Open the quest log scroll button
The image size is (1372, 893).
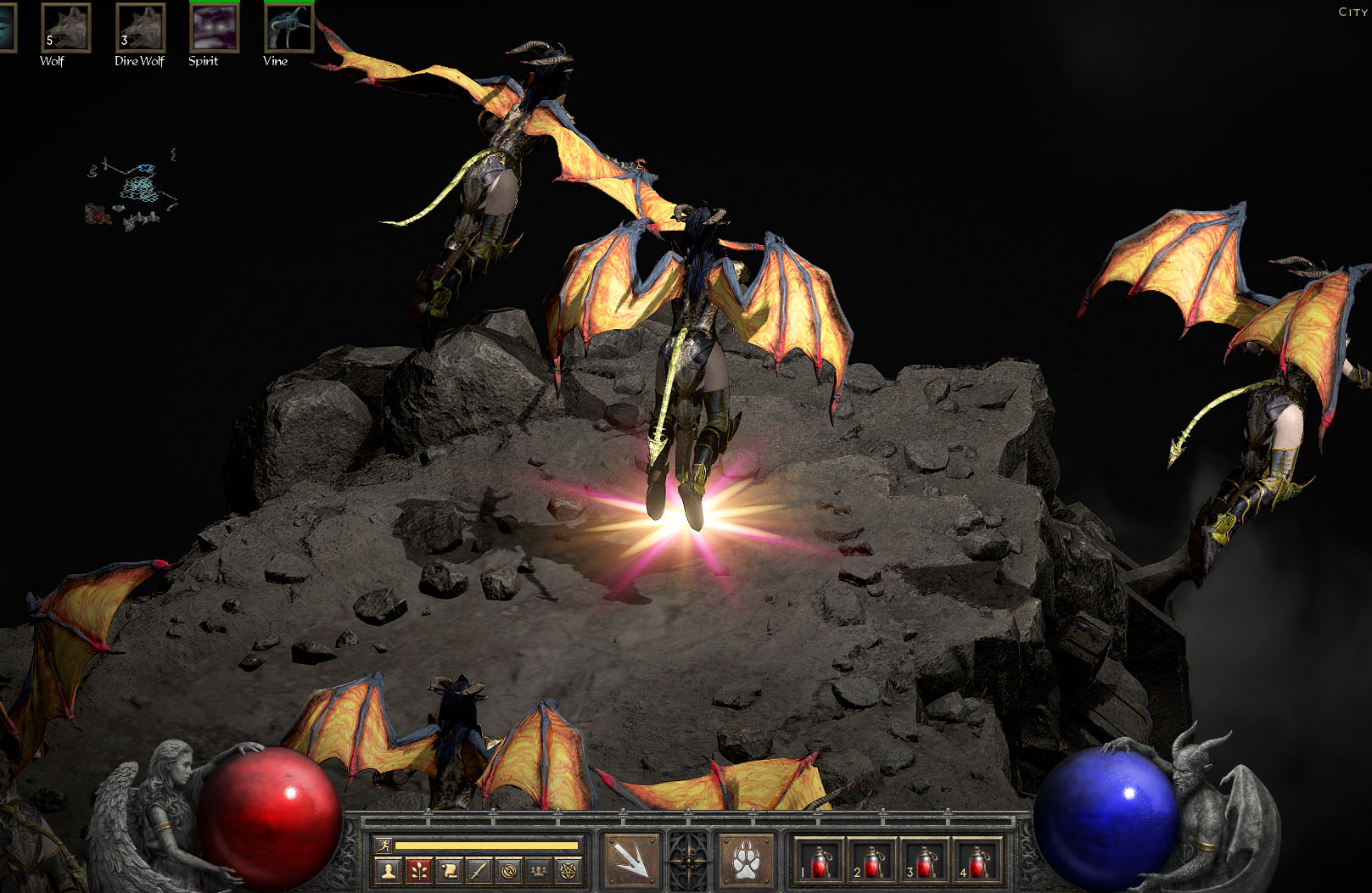[x=449, y=870]
